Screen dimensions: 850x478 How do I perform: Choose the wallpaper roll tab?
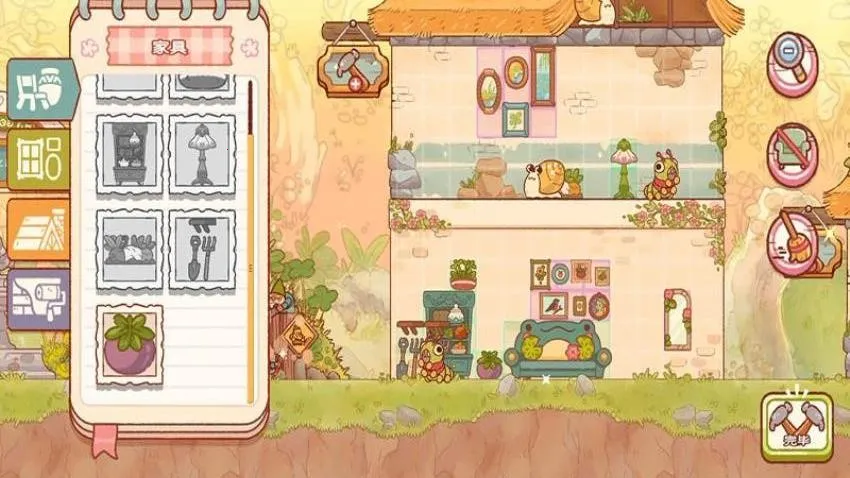[x=39, y=299]
